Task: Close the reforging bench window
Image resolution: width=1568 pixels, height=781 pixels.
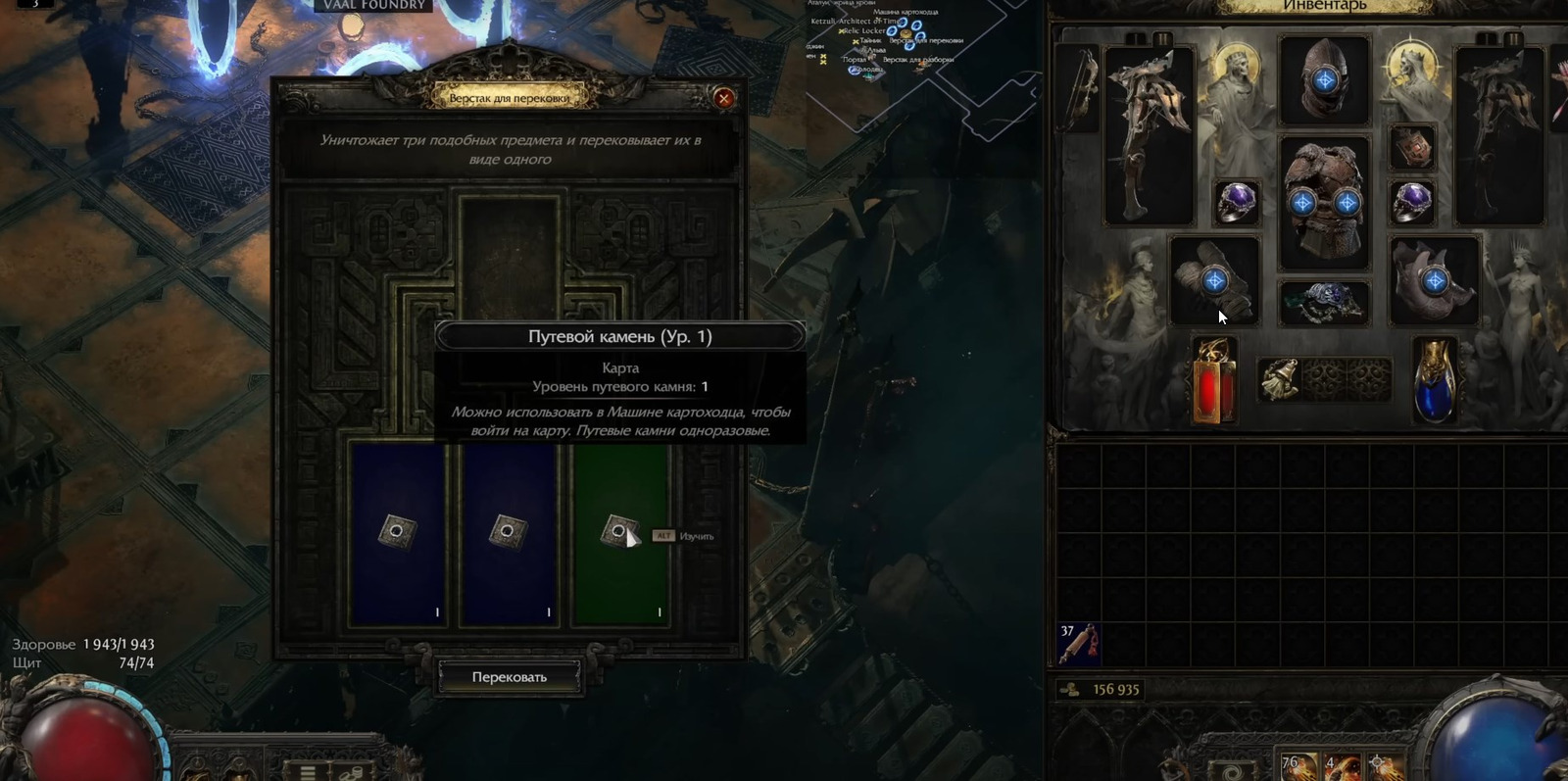Action: 724,98
